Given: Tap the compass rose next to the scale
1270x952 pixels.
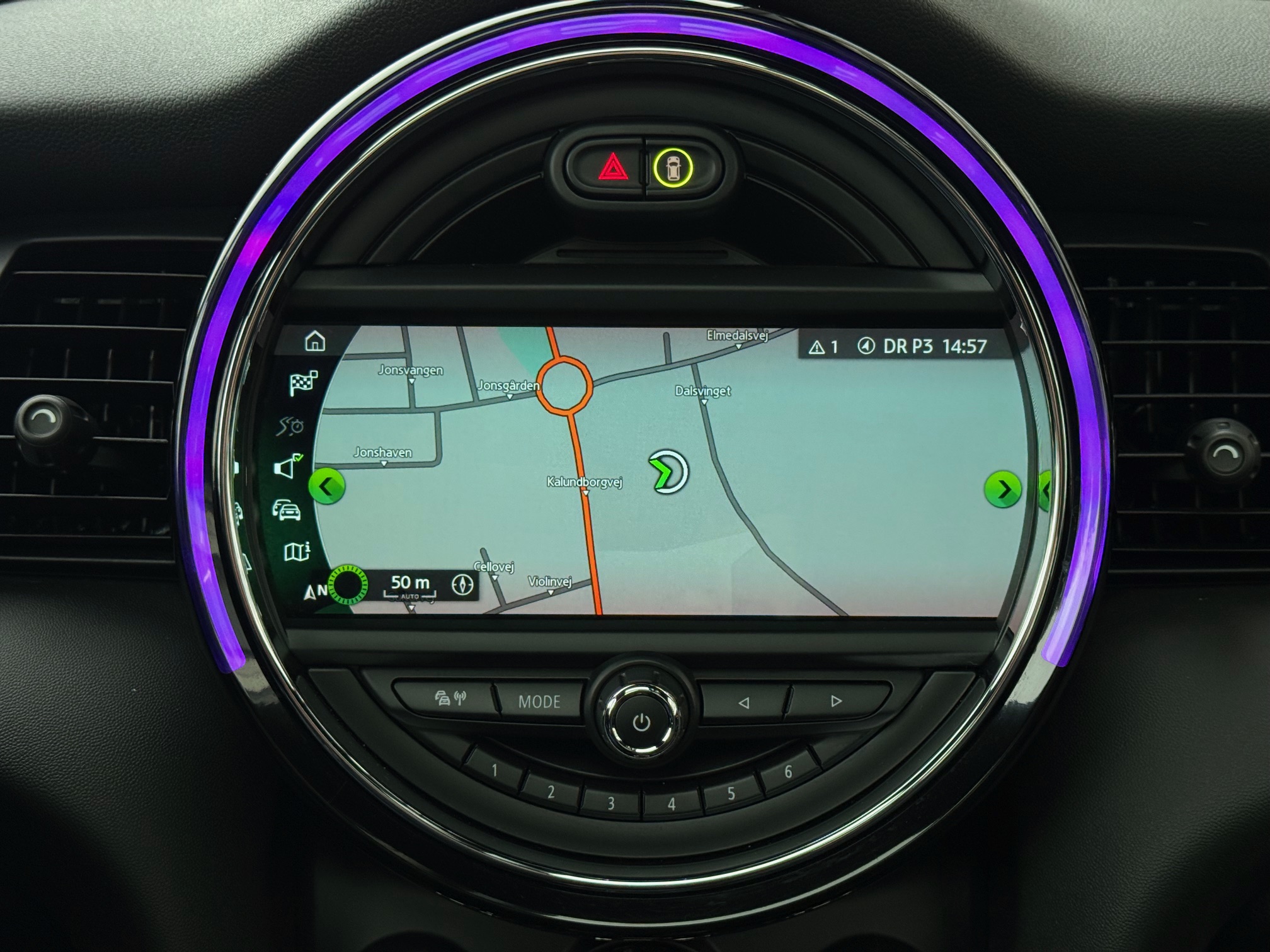Looking at the screenshot, I should click(x=462, y=584).
